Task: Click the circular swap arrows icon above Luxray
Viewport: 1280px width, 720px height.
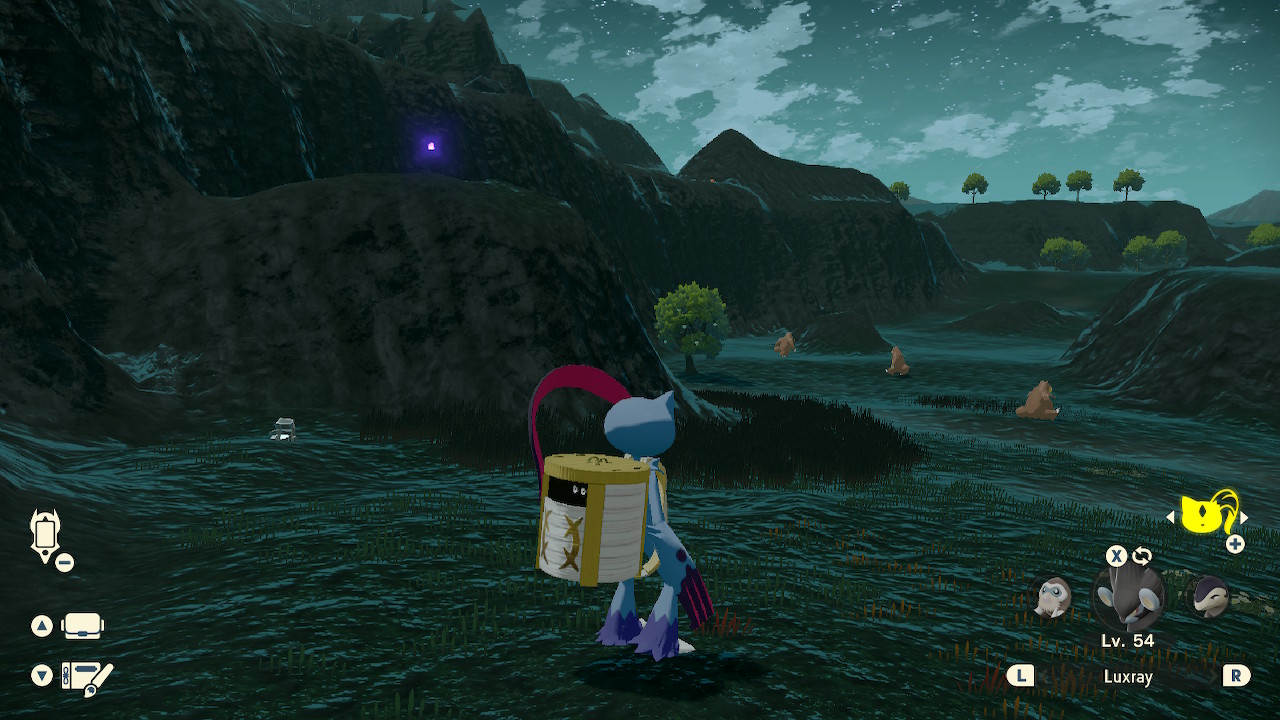Action: pyautogui.click(x=1141, y=556)
